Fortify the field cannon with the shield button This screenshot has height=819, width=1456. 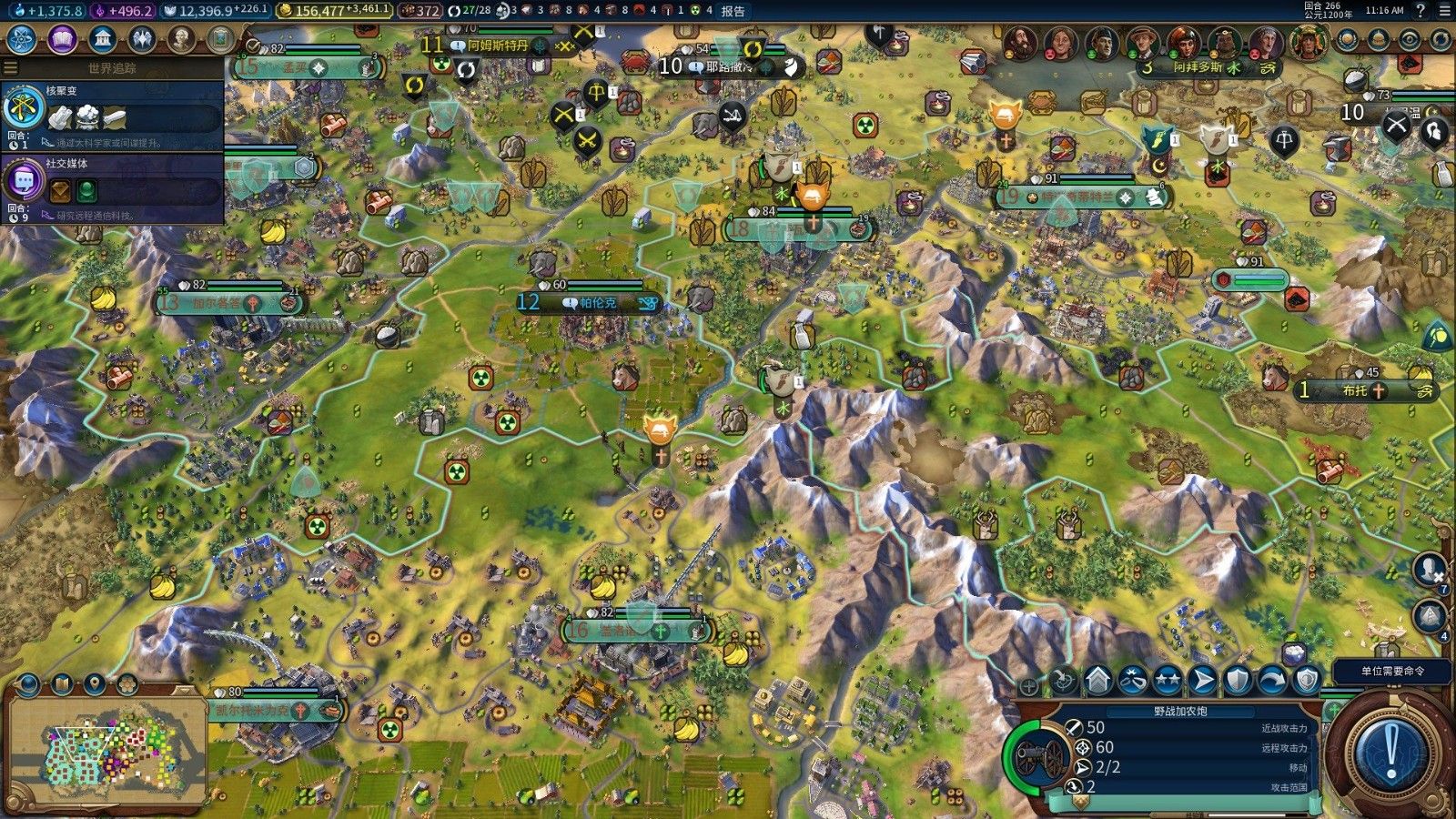[x=1238, y=681]
